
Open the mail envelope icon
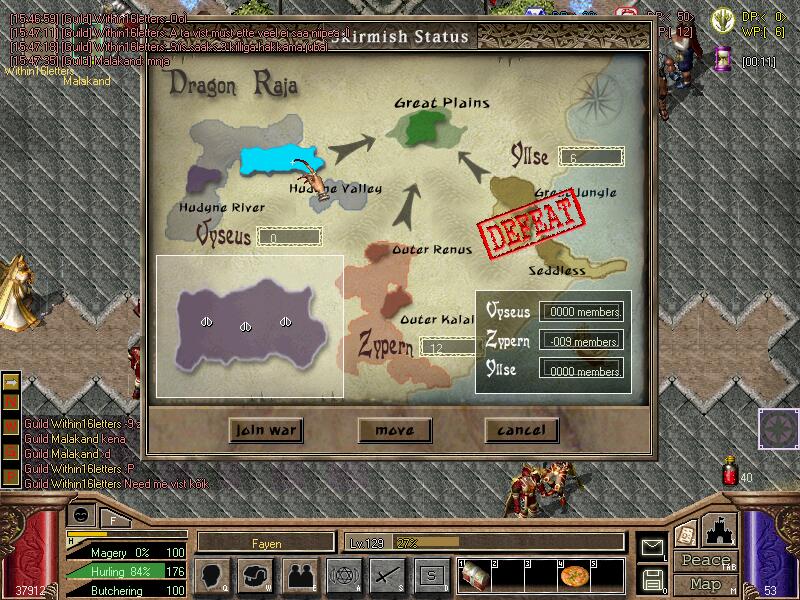(x=653, y=547)
